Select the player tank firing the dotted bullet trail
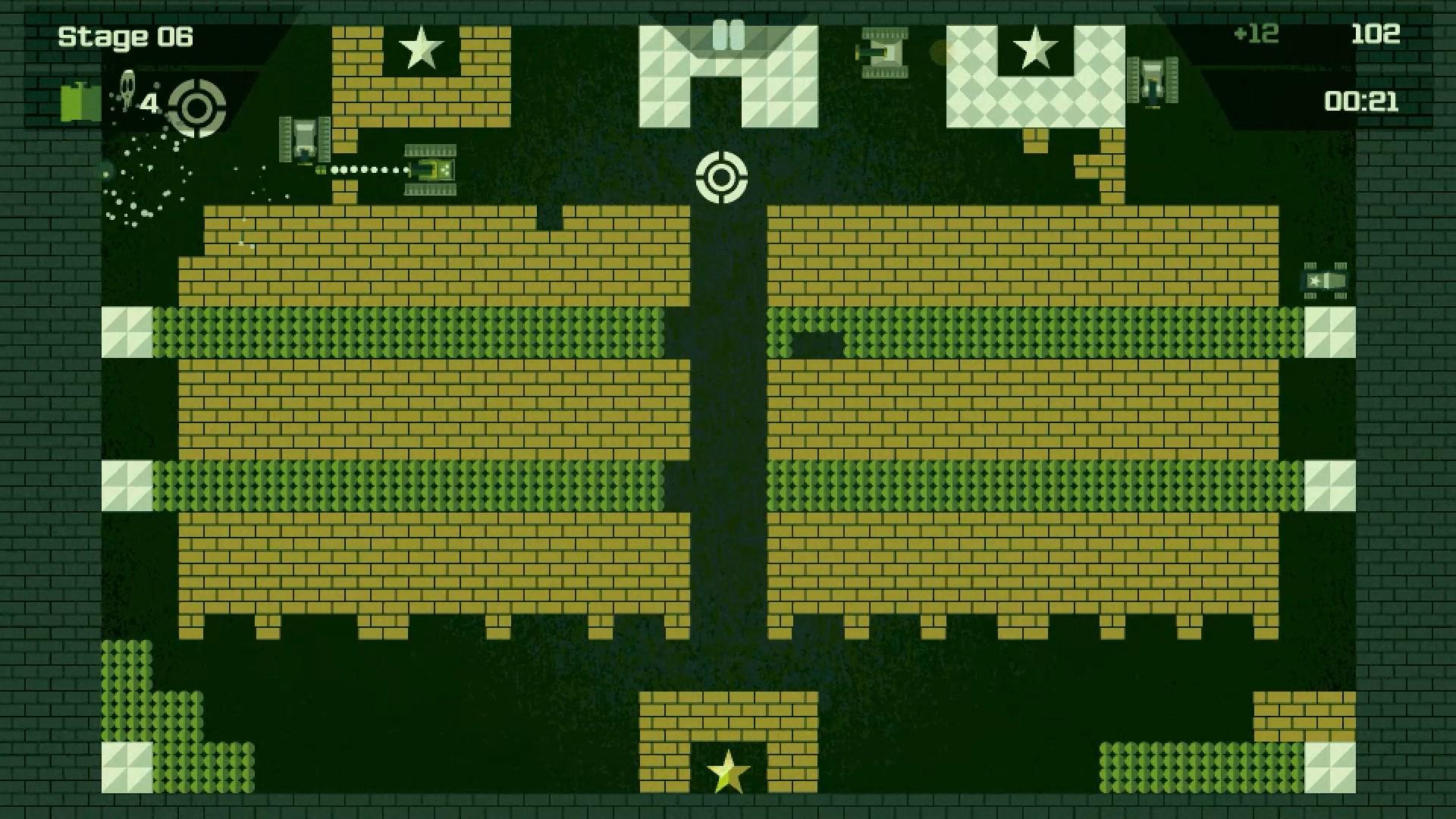The image size is (1456, 819). click(x=428, y=171)
